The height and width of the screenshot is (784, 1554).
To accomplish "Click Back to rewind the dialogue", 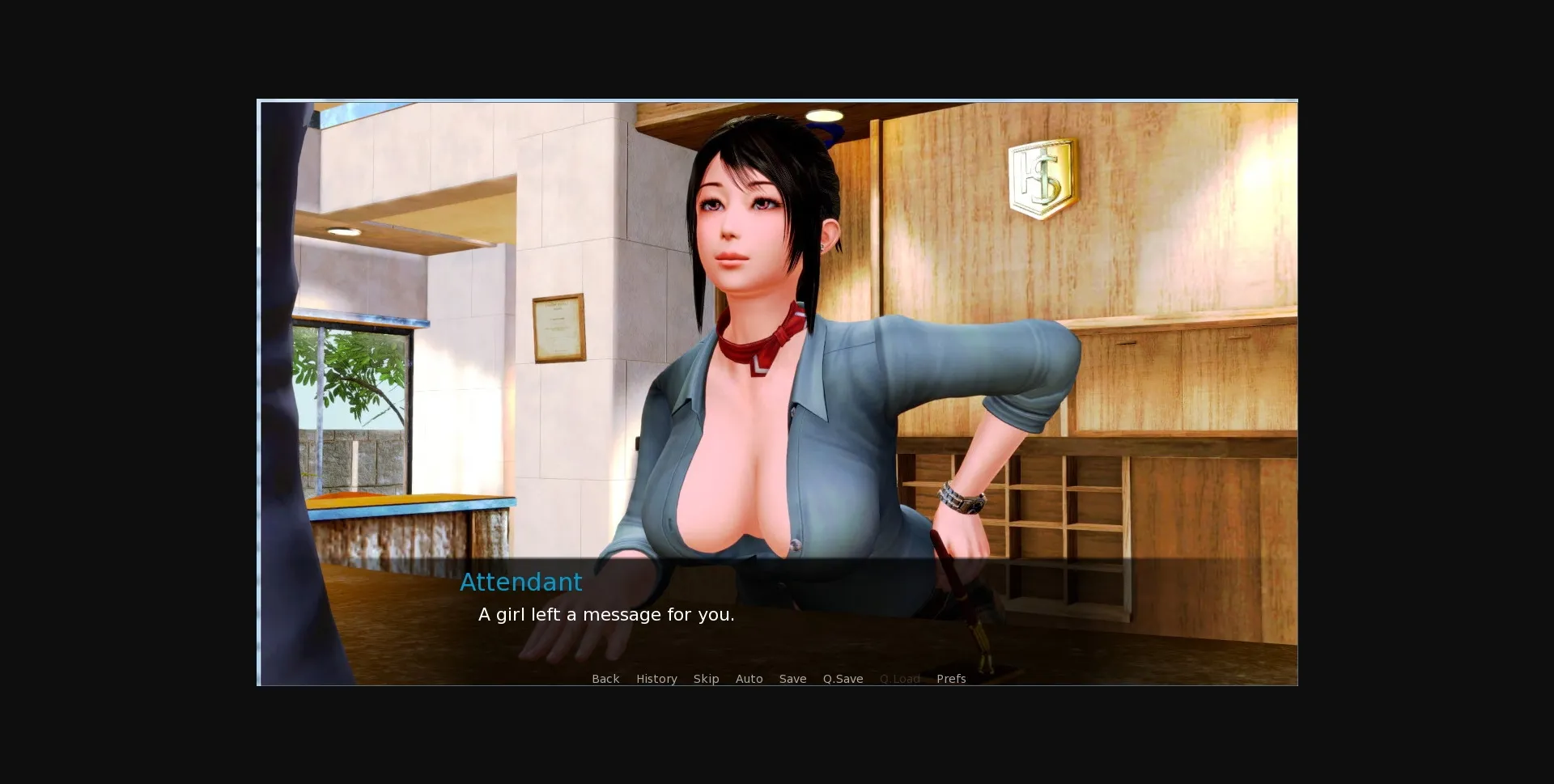I will coord(605,679).
